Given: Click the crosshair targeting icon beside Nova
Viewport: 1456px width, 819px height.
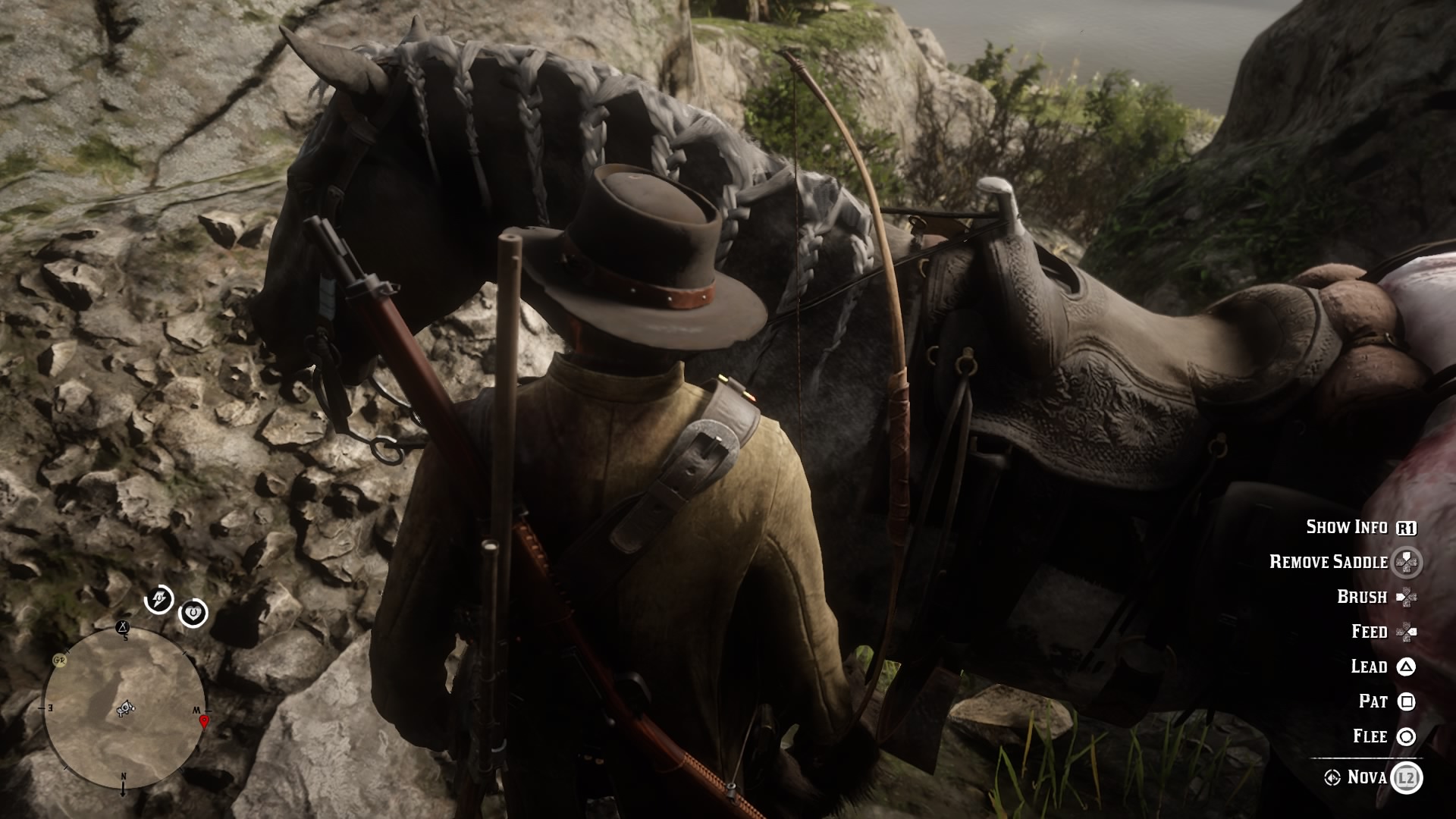Looking at the screenshot, I should coord(1332,779).
